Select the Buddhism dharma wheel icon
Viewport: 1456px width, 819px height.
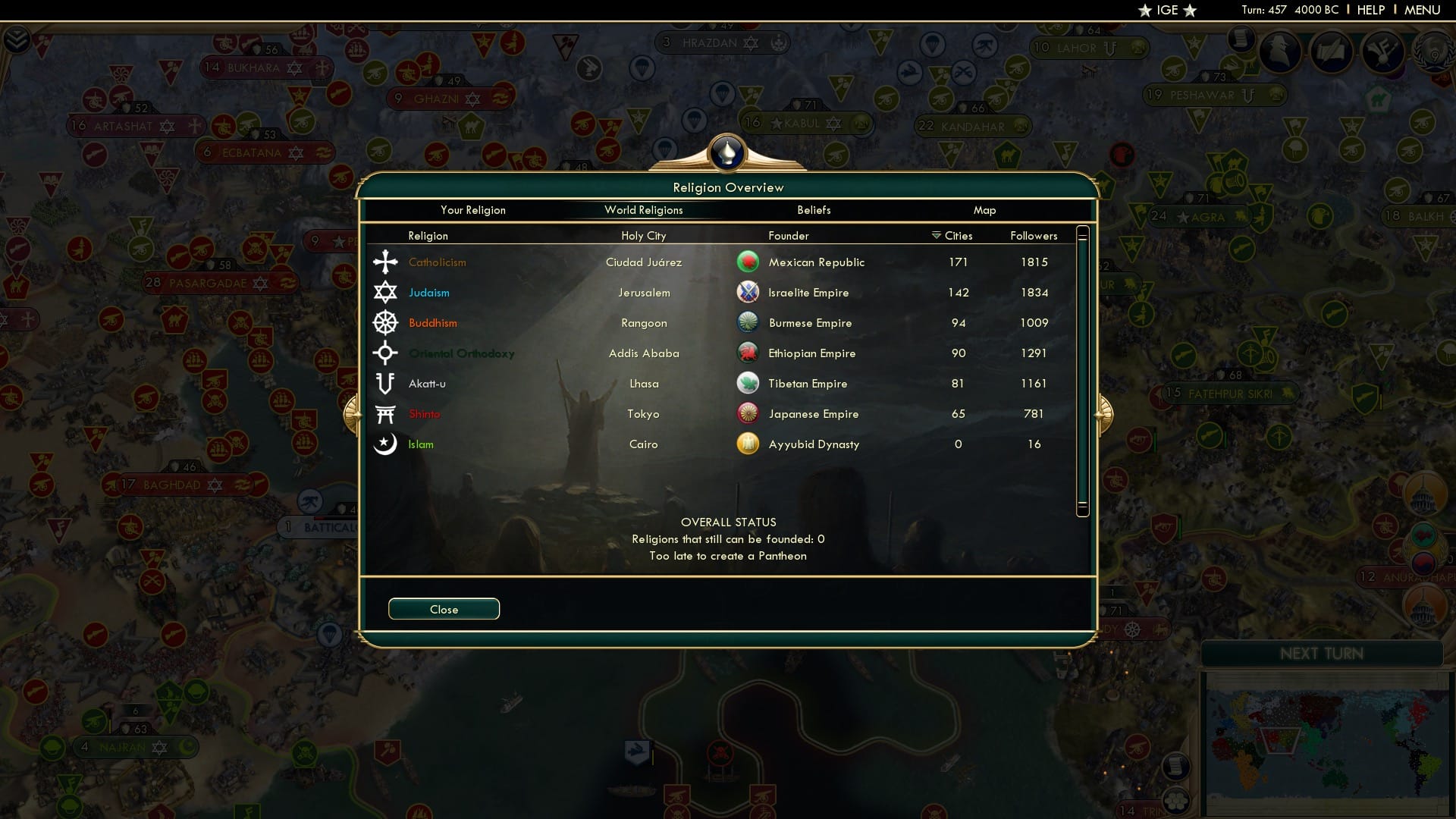pyautogui.click(x=385, y=322)
